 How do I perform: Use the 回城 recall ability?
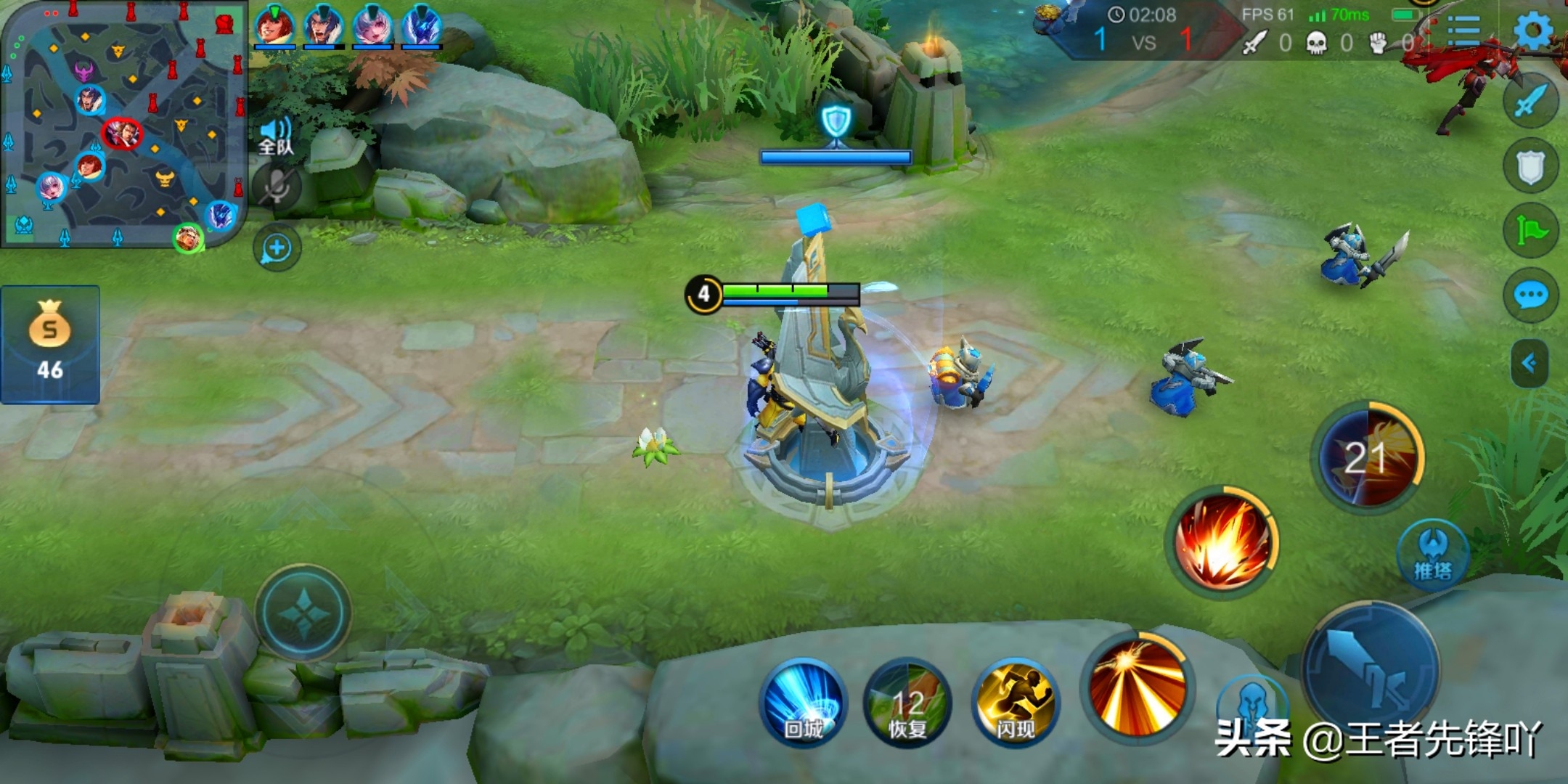(804, 702)
